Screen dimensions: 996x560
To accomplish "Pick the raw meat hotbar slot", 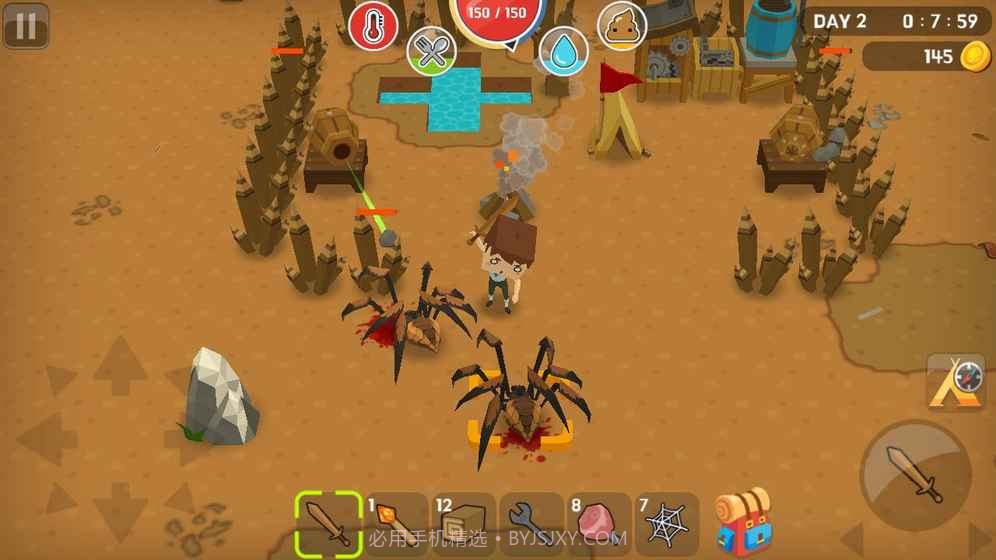I will pyautogui.click(x=599, y=523).
